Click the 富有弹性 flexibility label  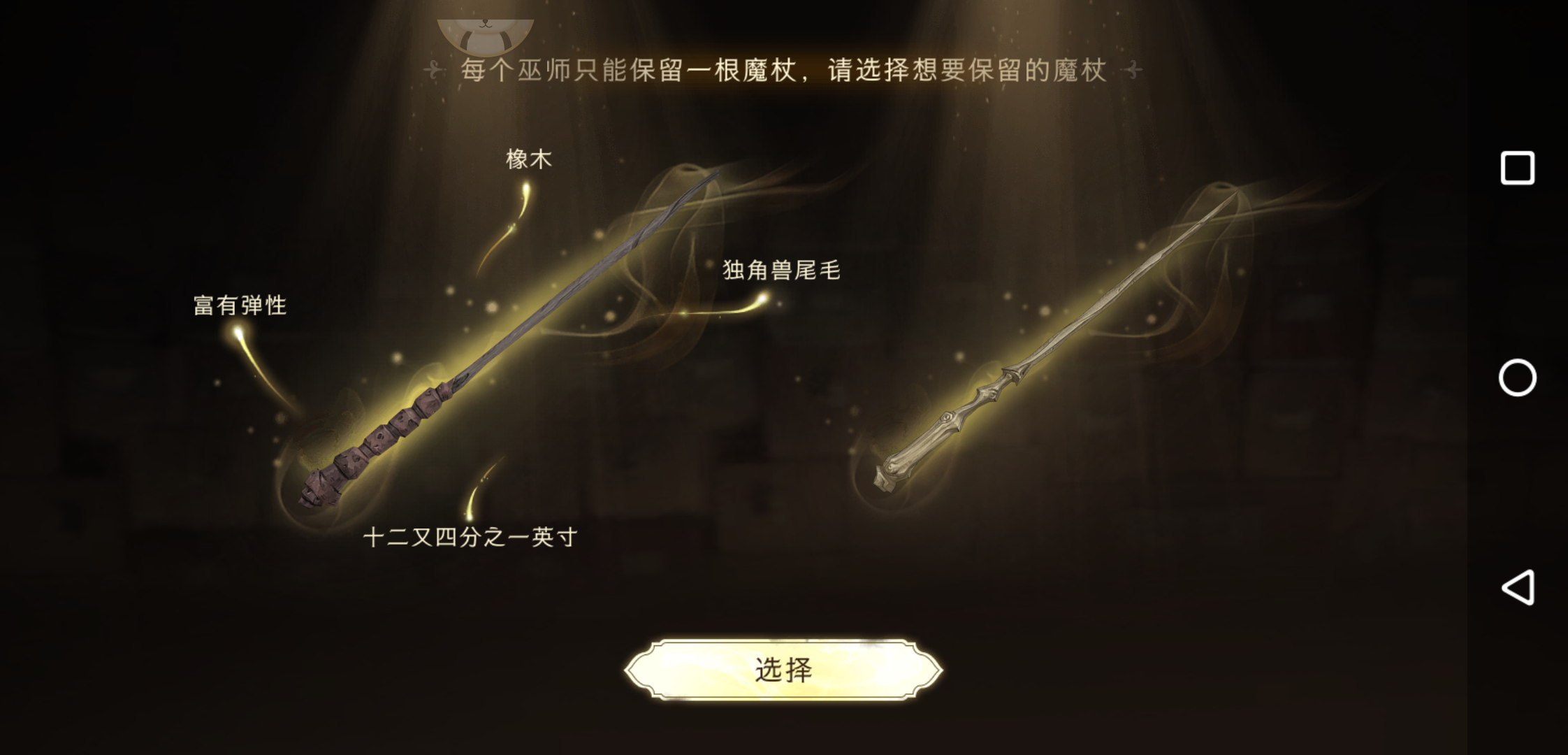click(239, 305)
